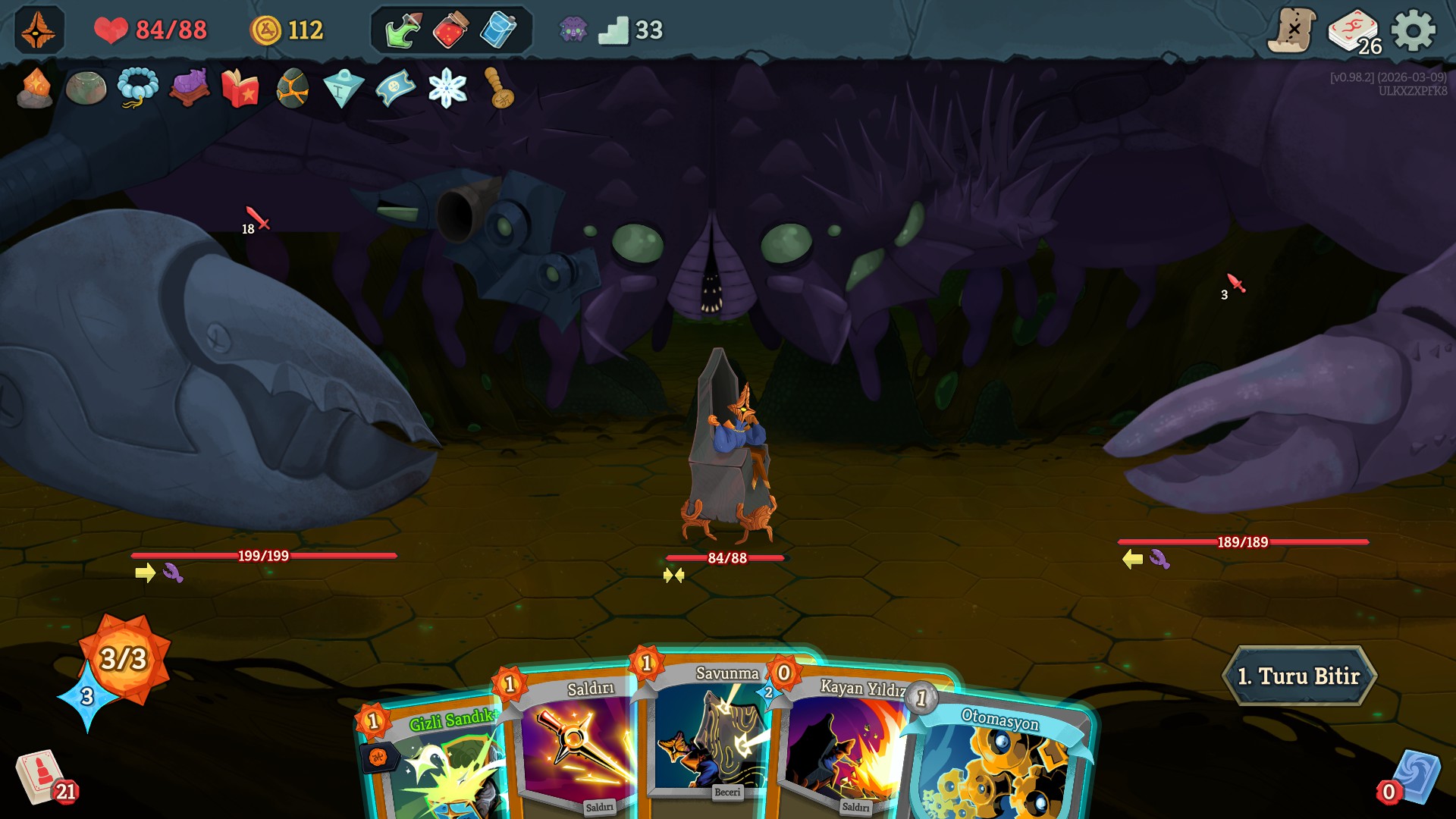Image resolution: width=1456 pixels, height=819 pixels.
Task: Inspect the blue bead bracelet relic
Action: (137, 88)
